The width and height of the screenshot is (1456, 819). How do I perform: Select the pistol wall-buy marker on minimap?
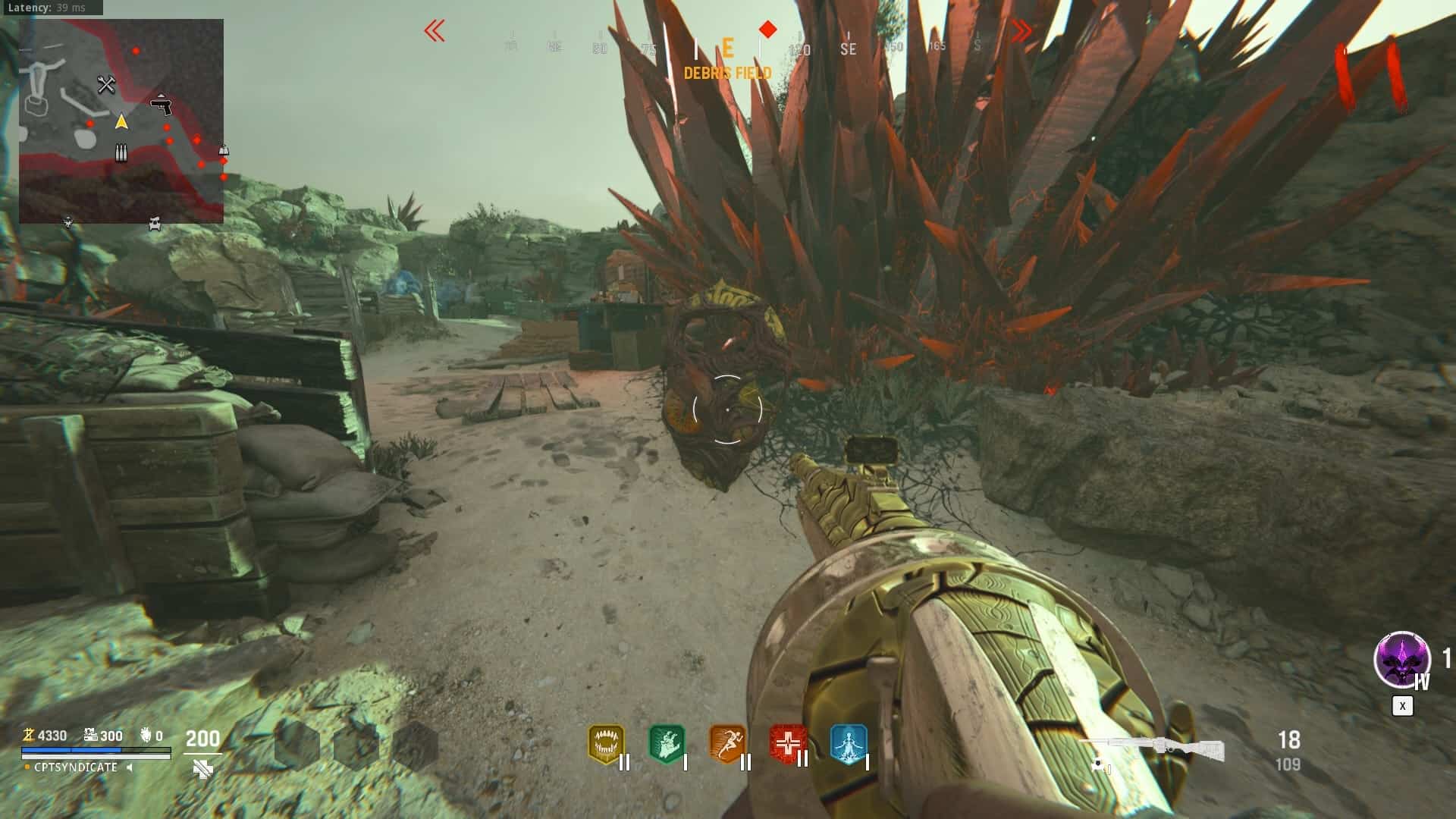pyautogui.click(x=161, y=105)
